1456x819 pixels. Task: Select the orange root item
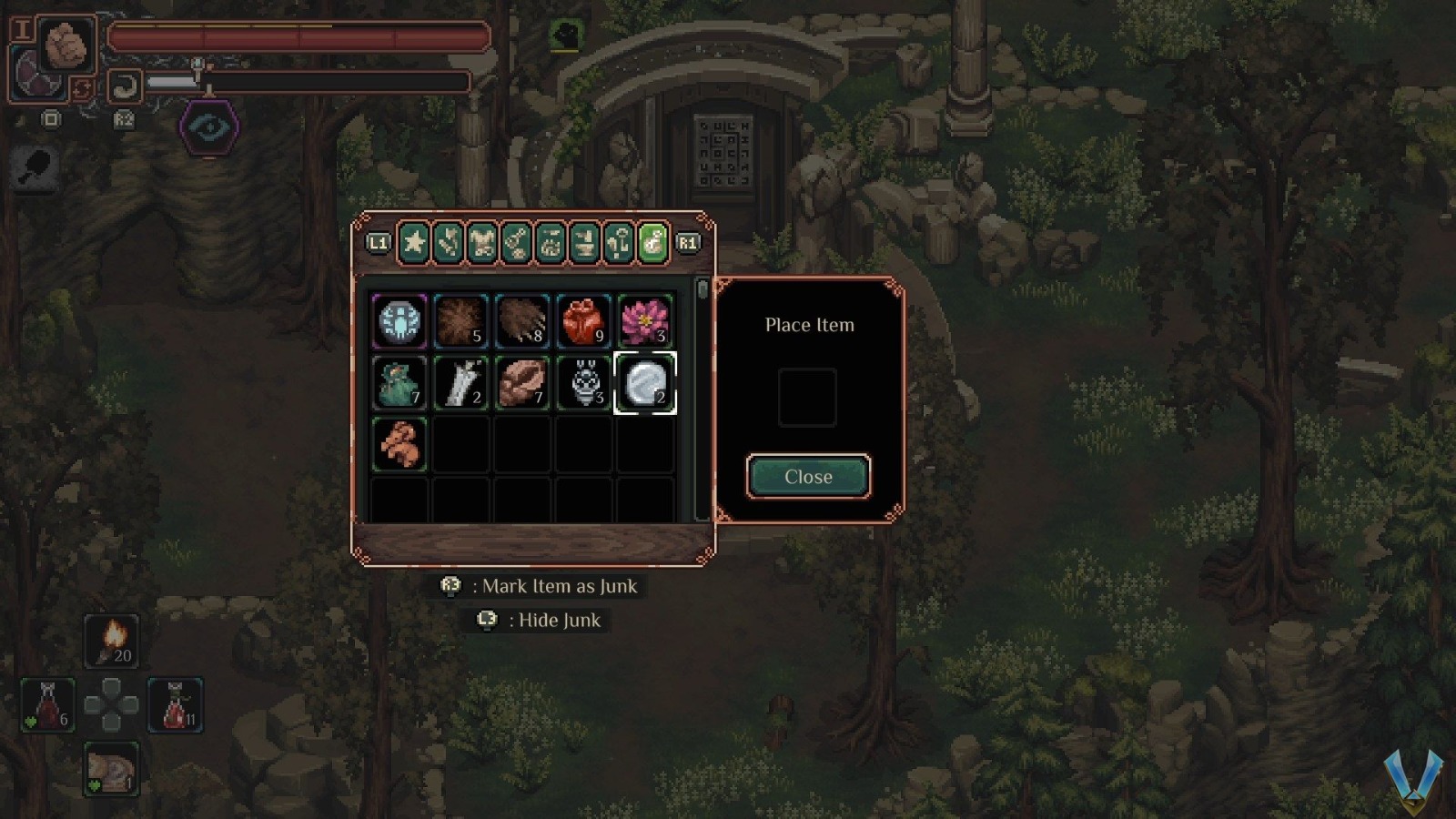pos(399,444)
